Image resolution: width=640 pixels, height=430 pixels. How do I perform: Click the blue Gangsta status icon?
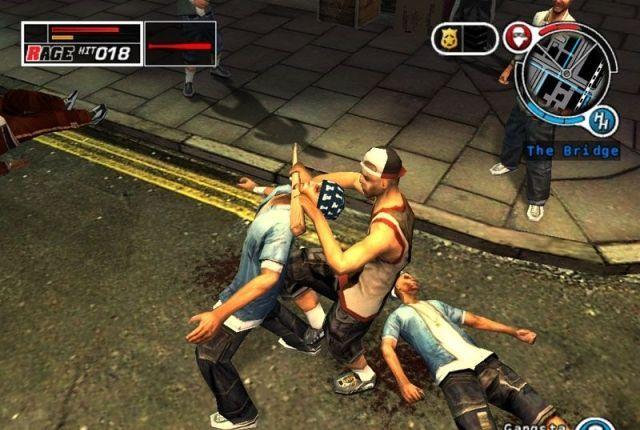[593, 425]
